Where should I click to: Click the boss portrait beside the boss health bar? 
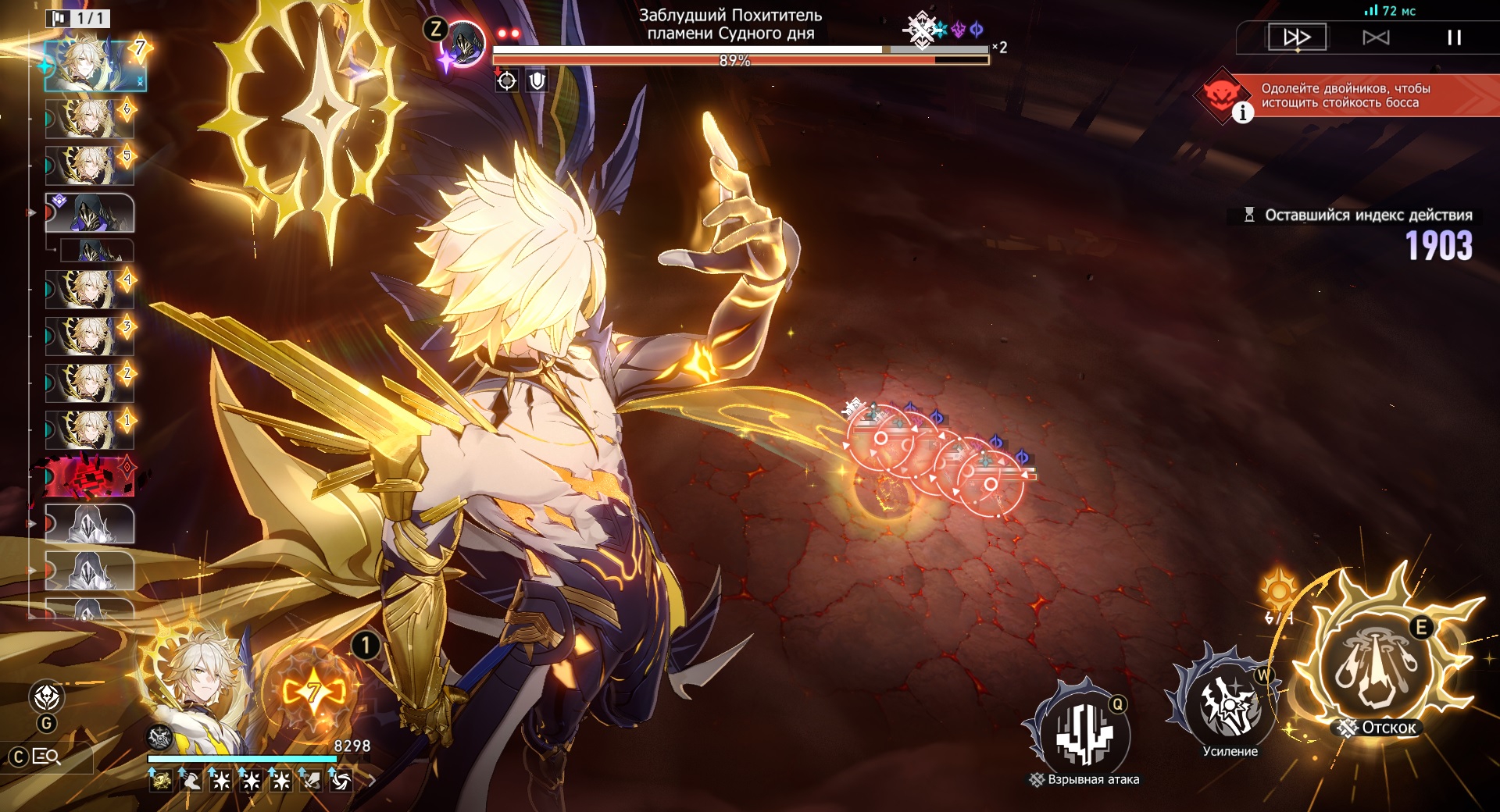pyautogui.click(x=465, y=44)
